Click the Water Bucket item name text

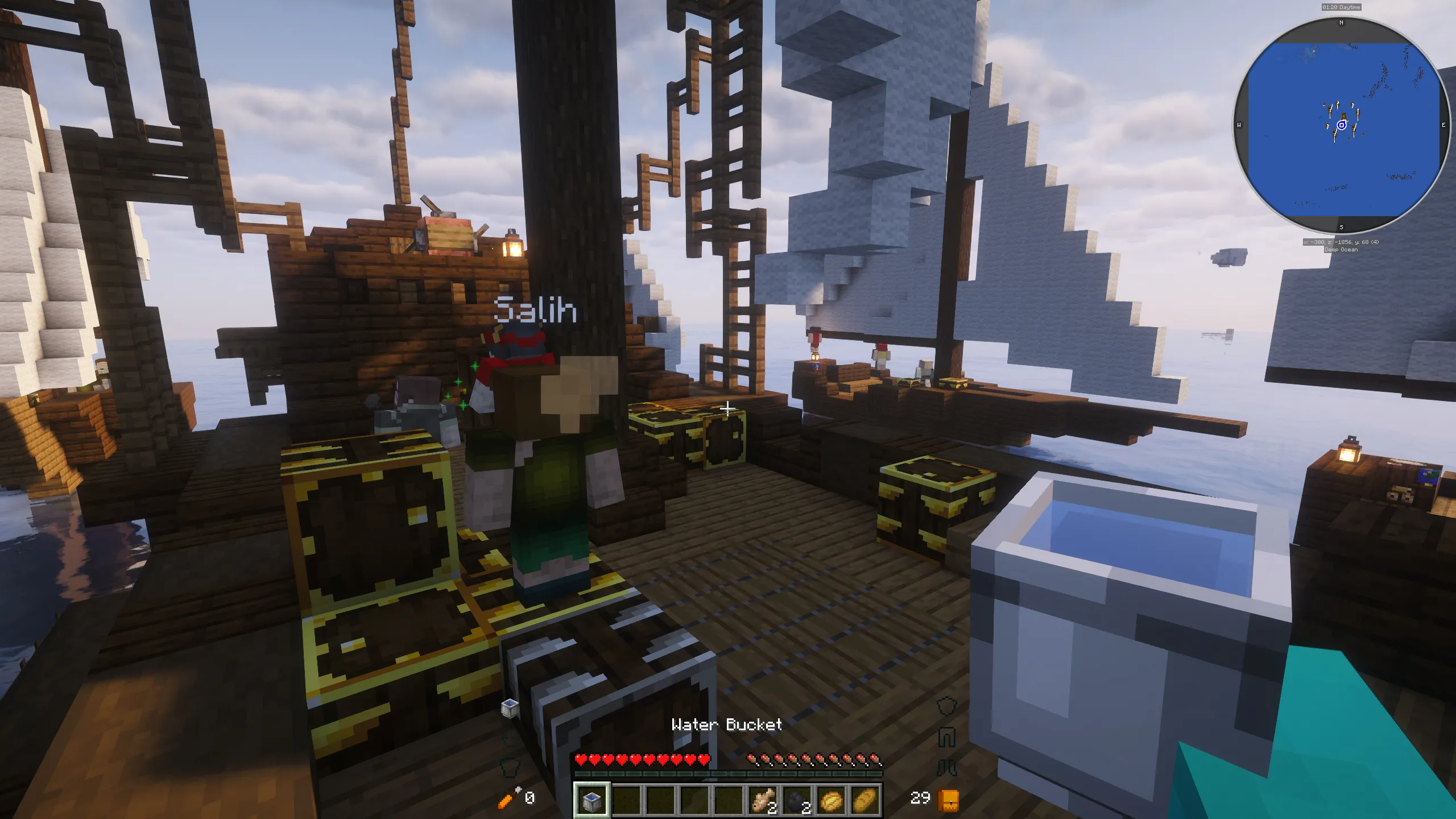click(x=727, y=725)
